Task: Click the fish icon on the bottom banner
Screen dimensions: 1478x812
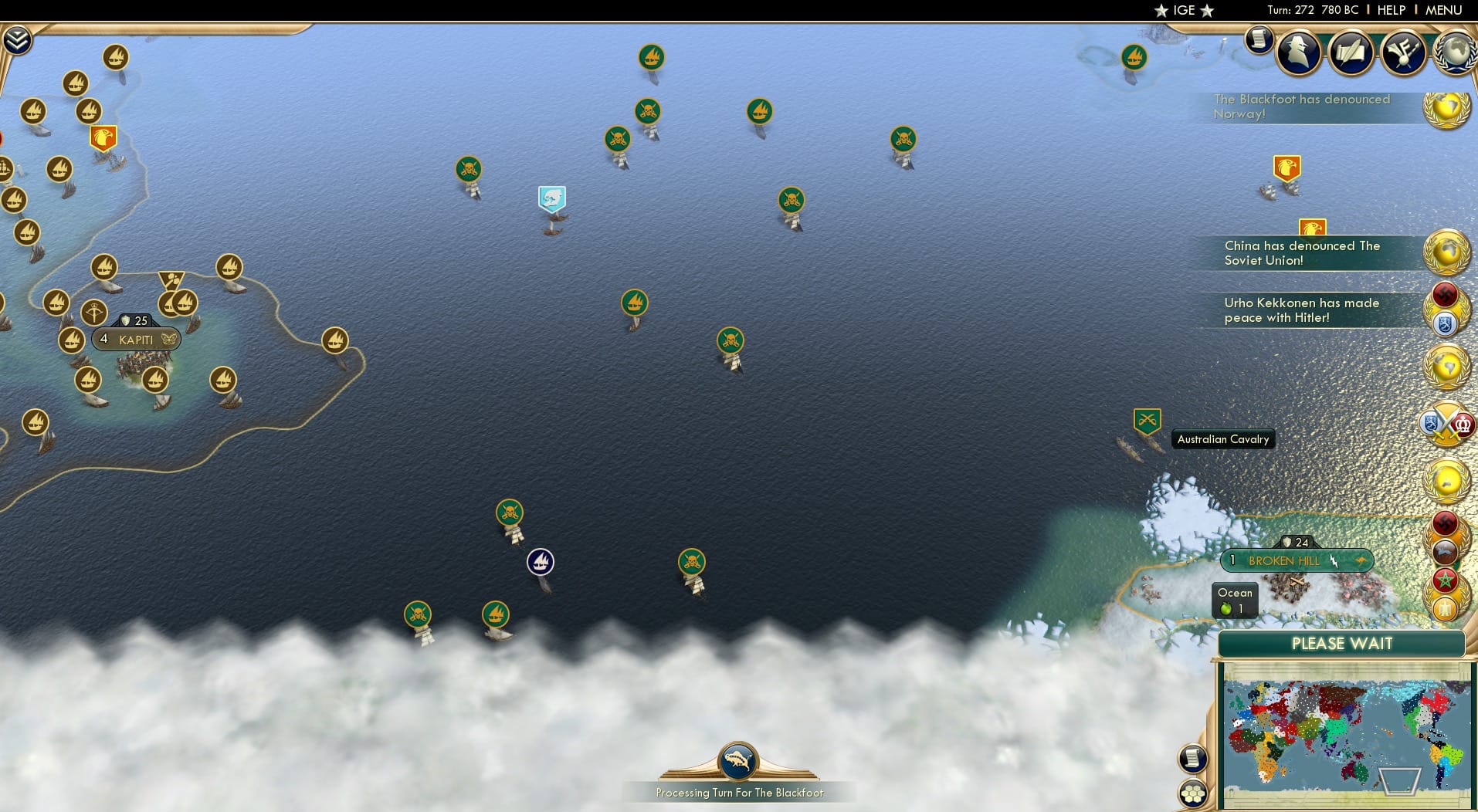Action: point(739,760)
